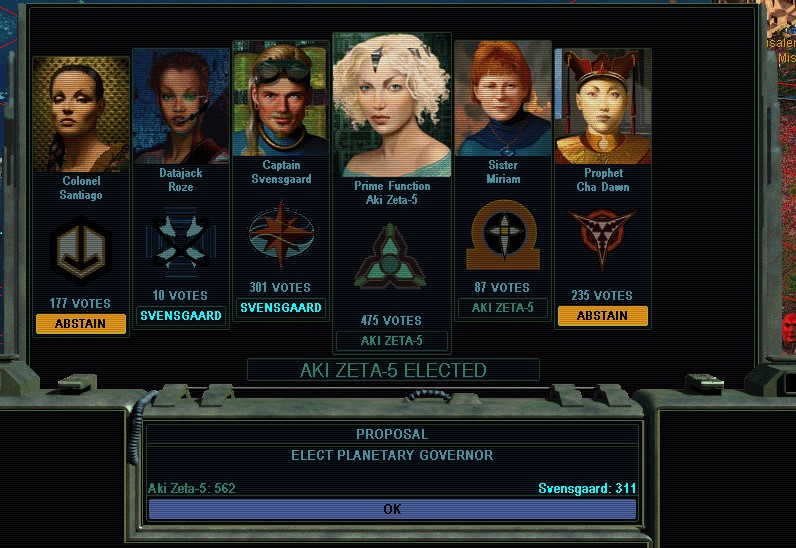Image resolution: width=796 pixels, height=548 pixels.
Task: Choose Sister Miriam's AKI ZETA-5 vote label
Action: pos(503,308)
